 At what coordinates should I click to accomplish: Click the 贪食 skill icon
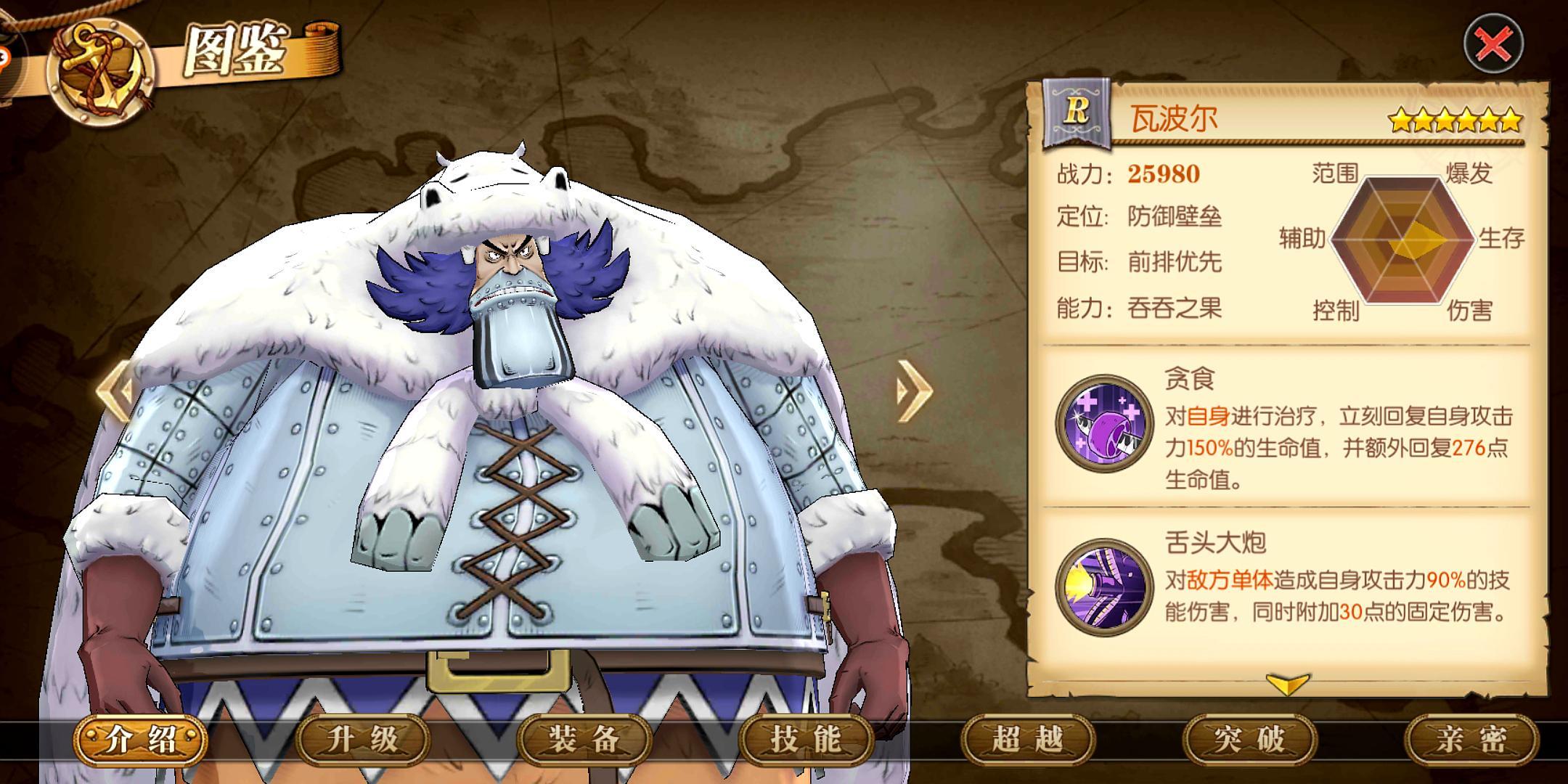pyautogui.click(x=1104, y=424)
